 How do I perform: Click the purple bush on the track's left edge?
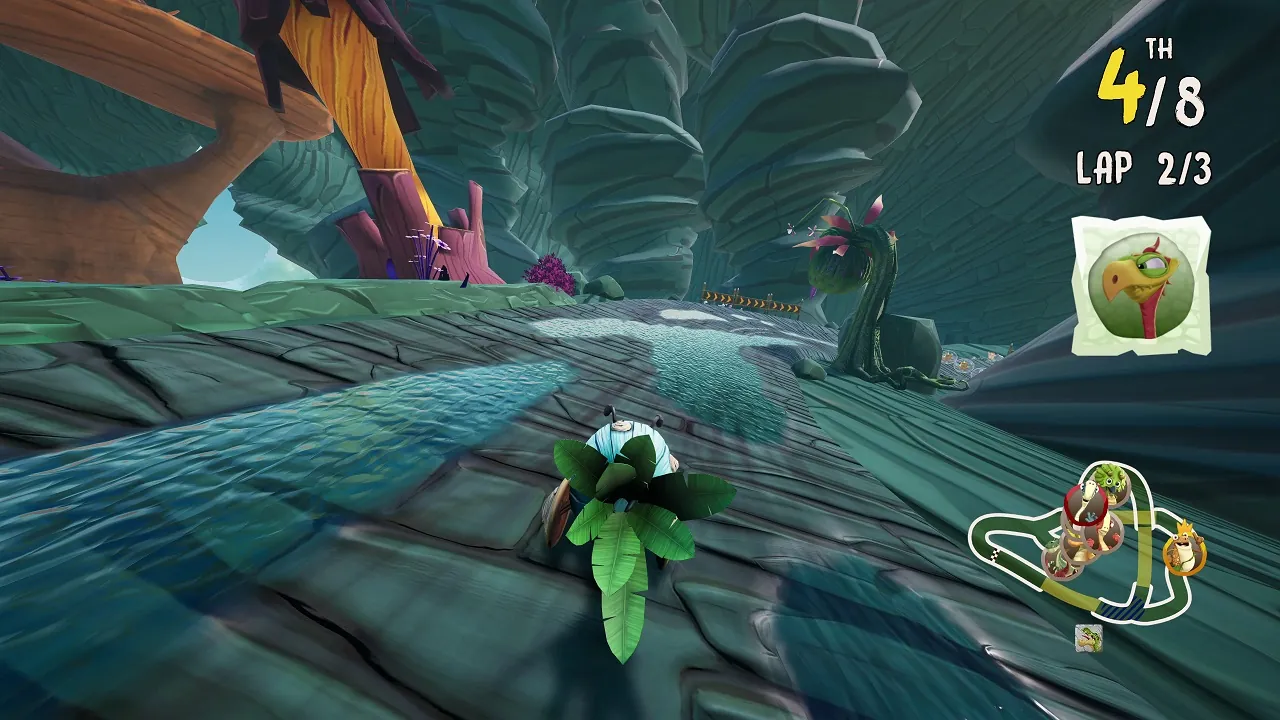[548, 272]
